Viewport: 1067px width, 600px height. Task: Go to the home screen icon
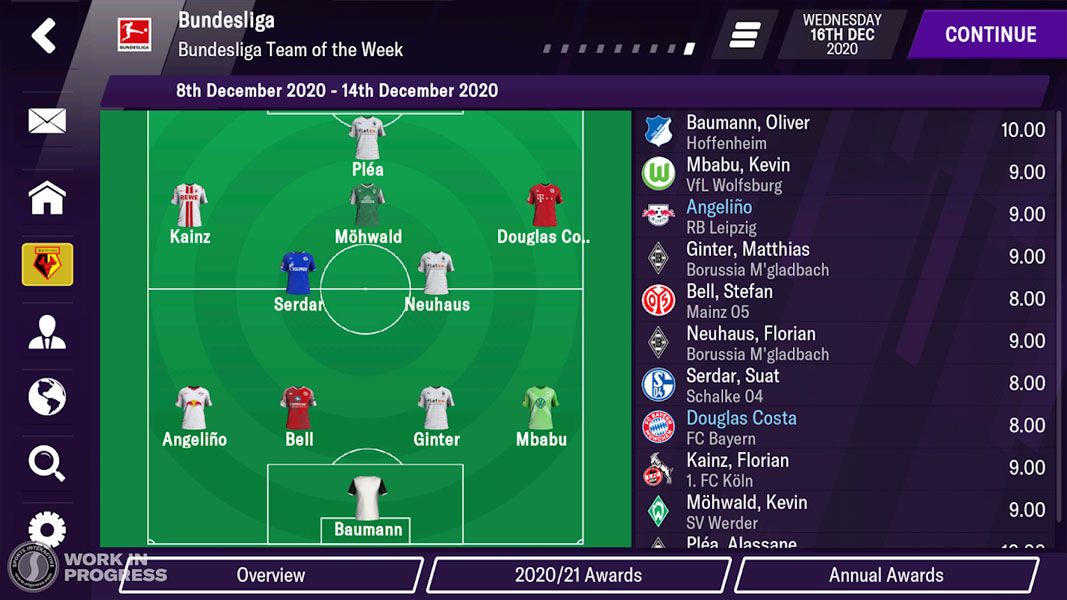(47, 198)
